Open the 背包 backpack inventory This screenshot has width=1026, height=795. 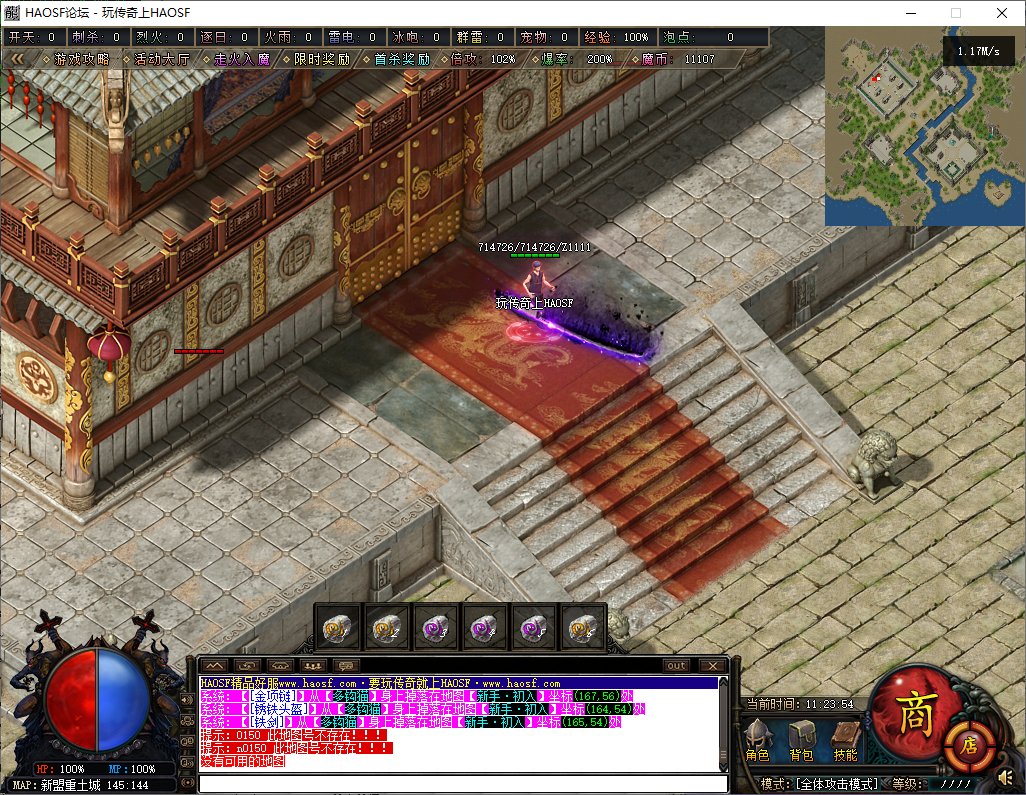coord(802,741)
